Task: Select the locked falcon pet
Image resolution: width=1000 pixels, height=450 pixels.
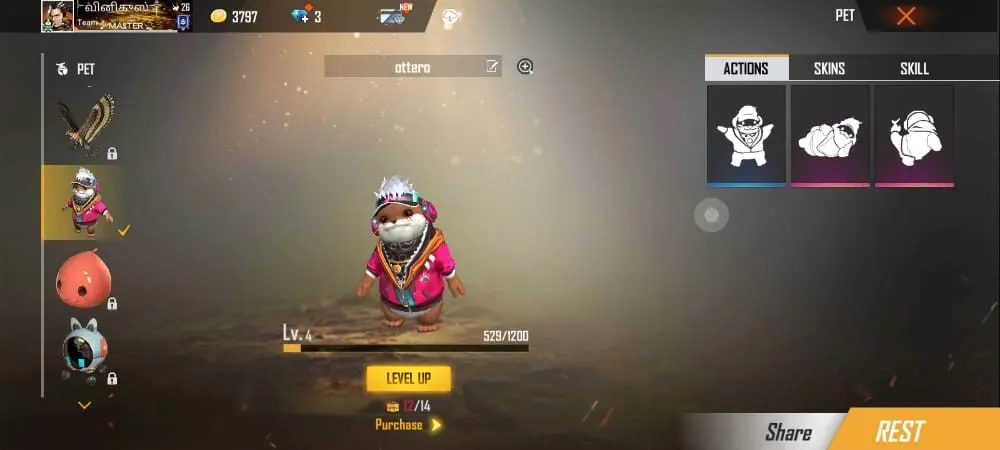Action: [85, 125]
